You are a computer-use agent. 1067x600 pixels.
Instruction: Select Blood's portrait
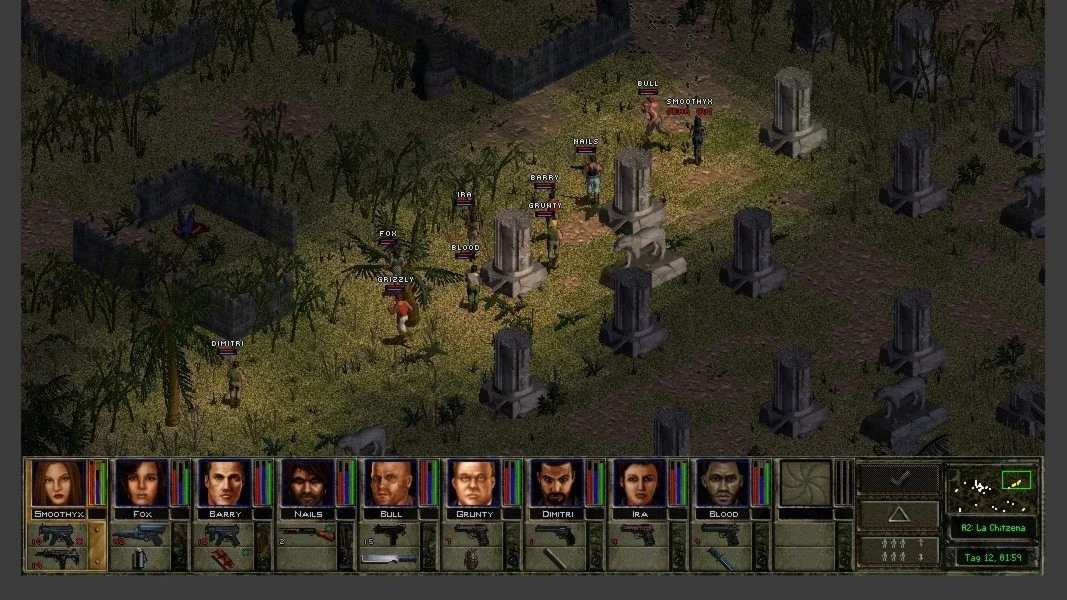pos(721,483)
